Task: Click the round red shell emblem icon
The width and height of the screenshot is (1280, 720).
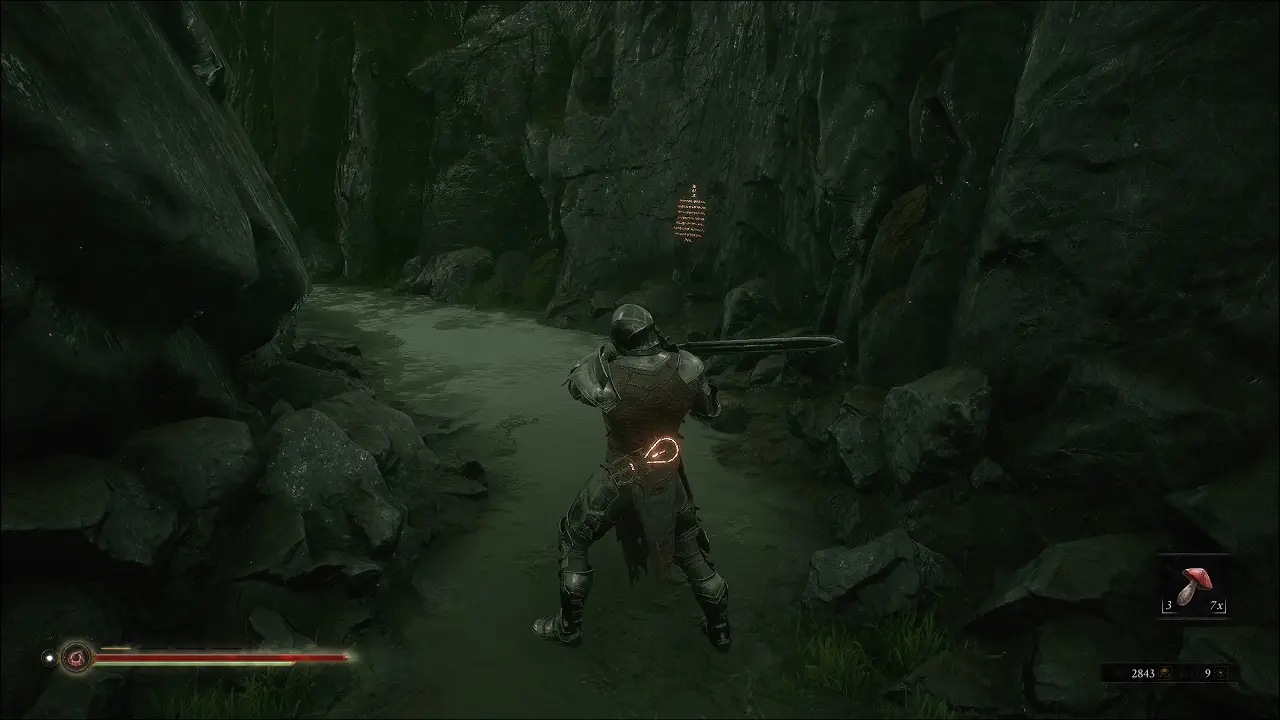Action: coord(76,657)
